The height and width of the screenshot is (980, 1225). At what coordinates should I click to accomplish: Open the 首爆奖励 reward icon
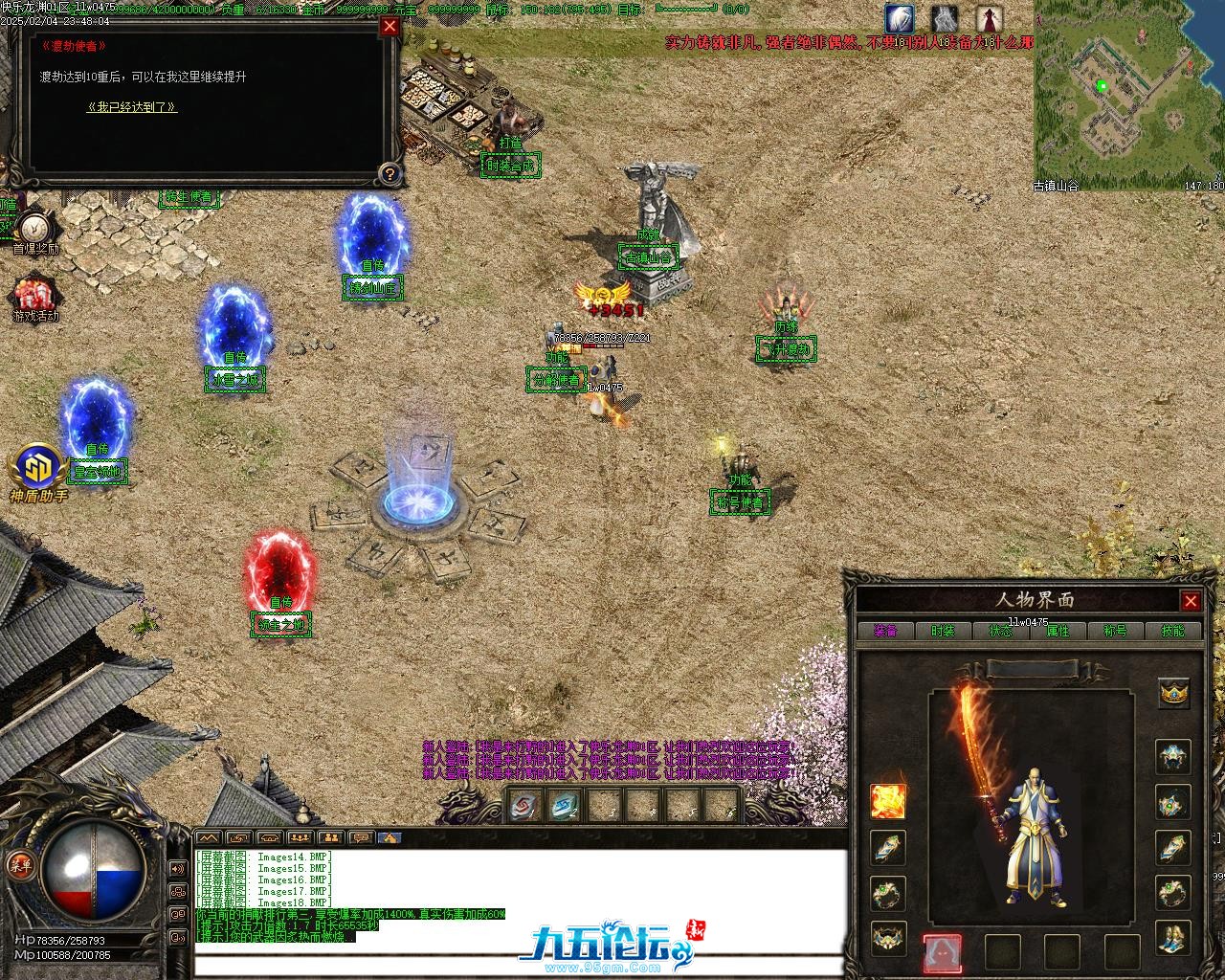[35, 229]
